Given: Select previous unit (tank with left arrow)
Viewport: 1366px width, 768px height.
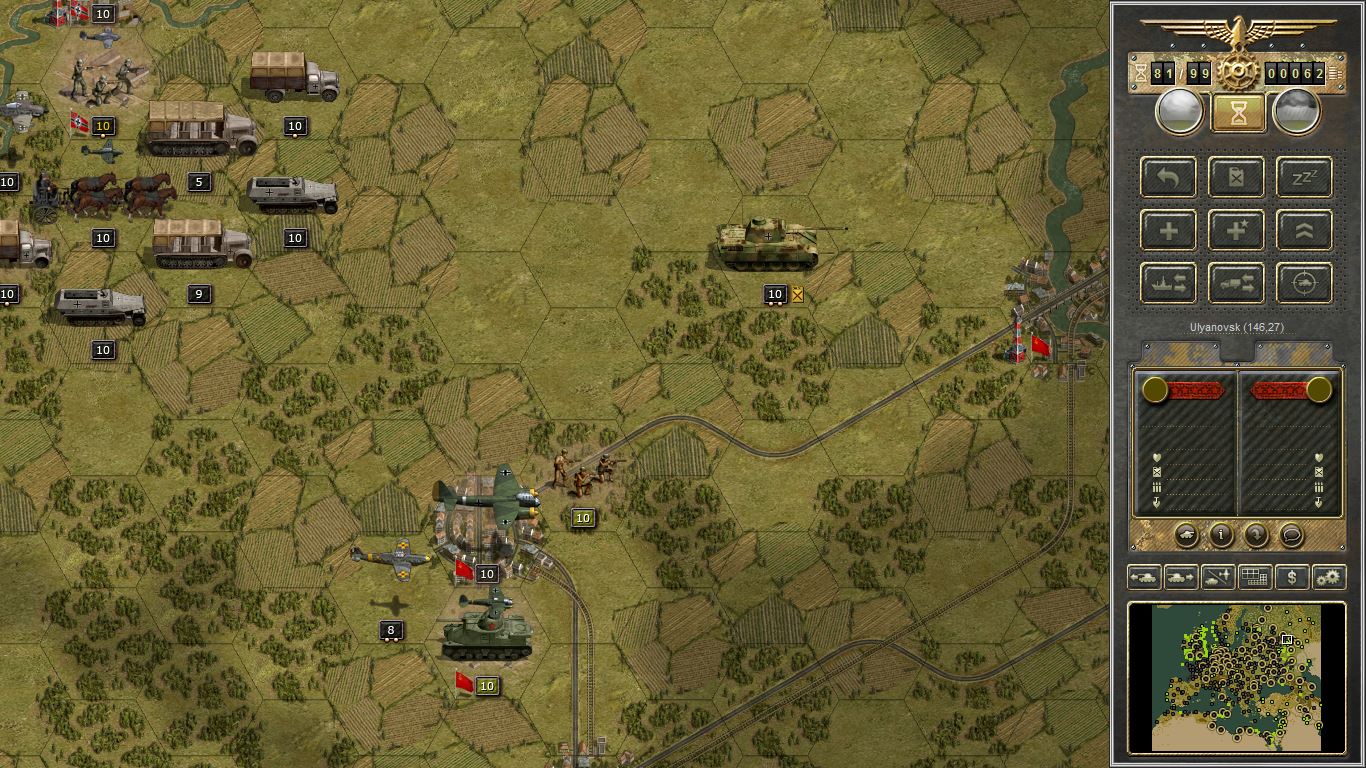Looking at the screenshot, I should coord(1143,577).
